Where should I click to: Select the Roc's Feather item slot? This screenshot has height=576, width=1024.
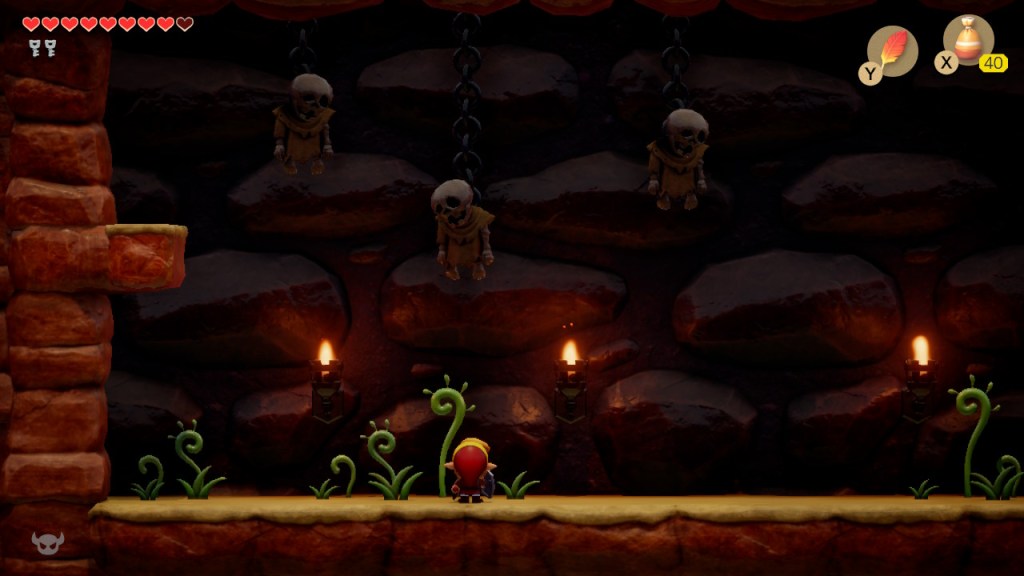[x=892, y=51]
